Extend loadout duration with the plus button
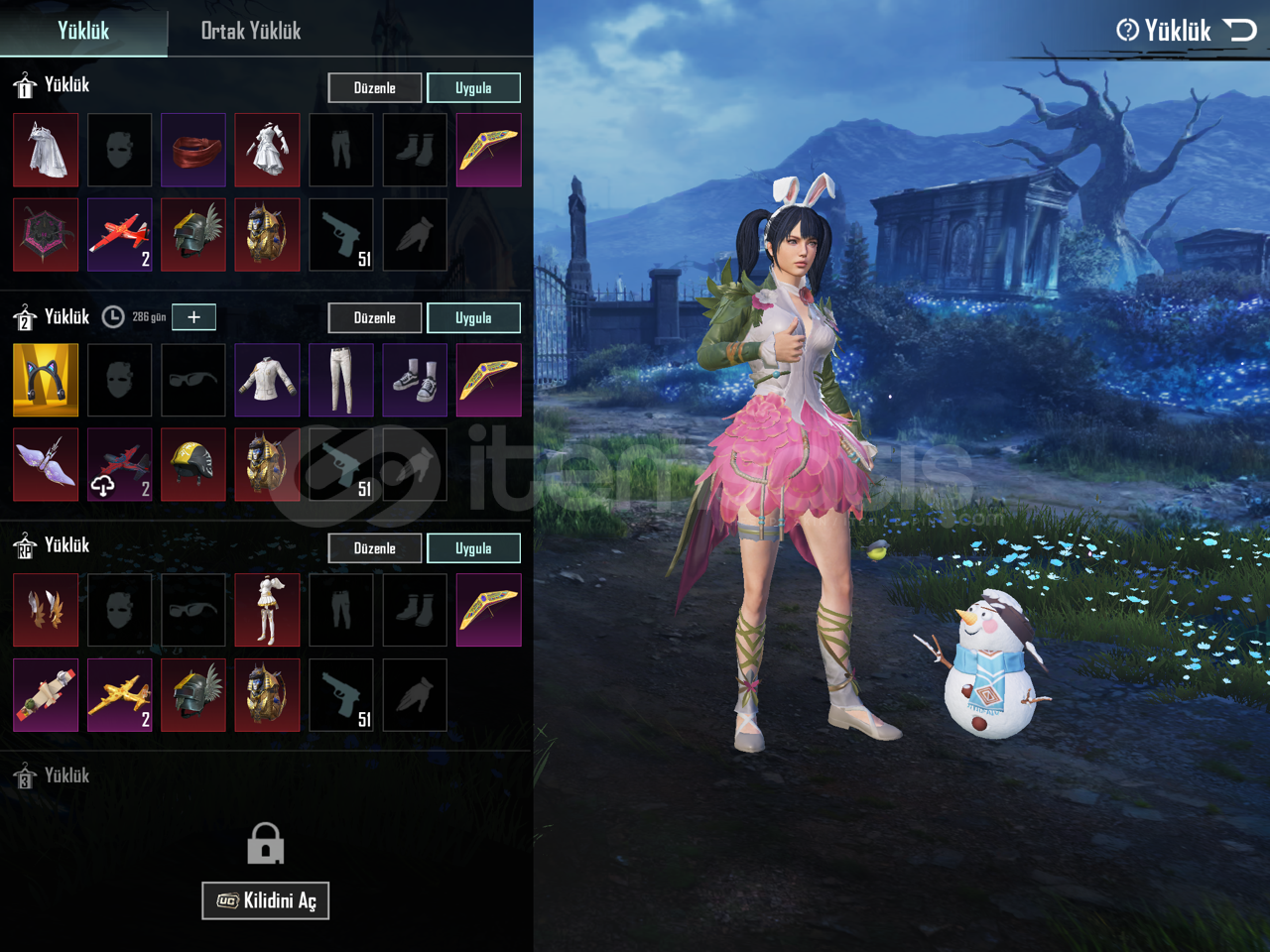This screenshot has height=952, width=1270. point(193,317)
